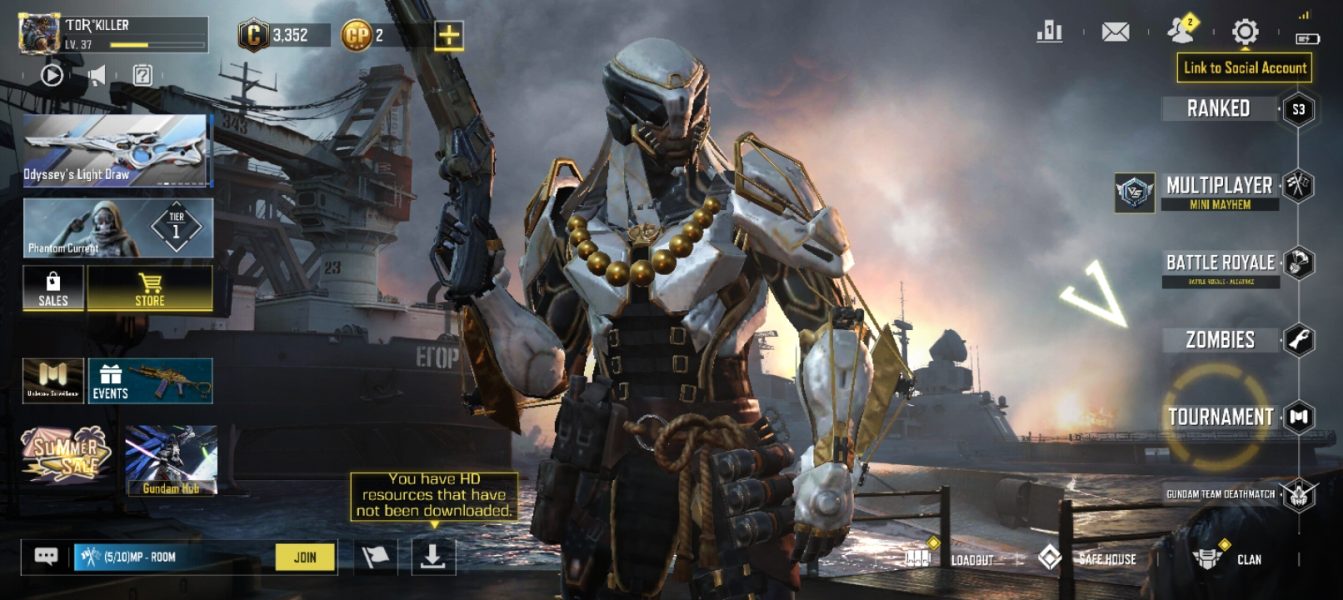Open the Sales shop button
This screenshot has width=1343, height=600.
53,288
